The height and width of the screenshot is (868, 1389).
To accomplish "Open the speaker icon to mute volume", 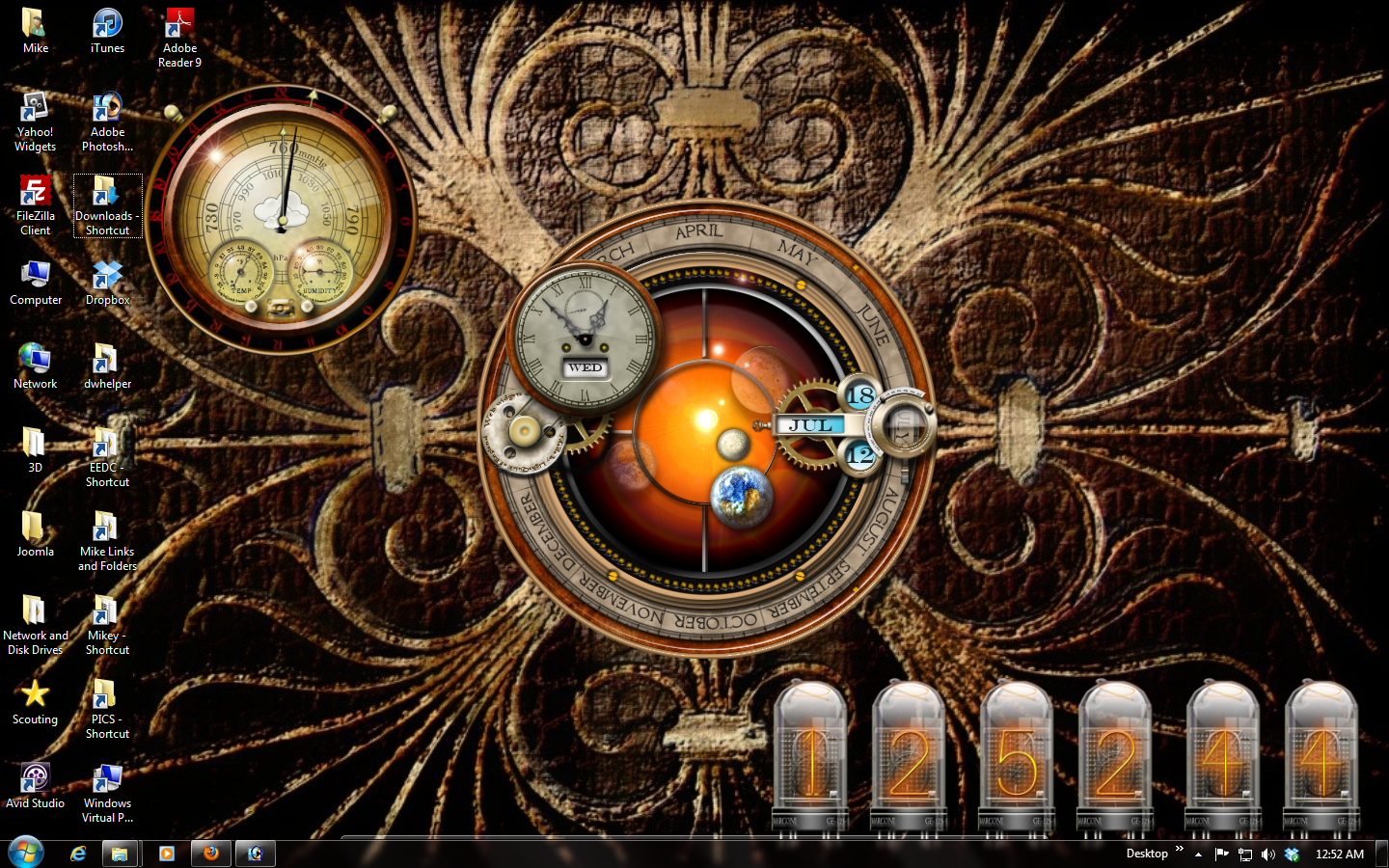I will [1268, 853].
